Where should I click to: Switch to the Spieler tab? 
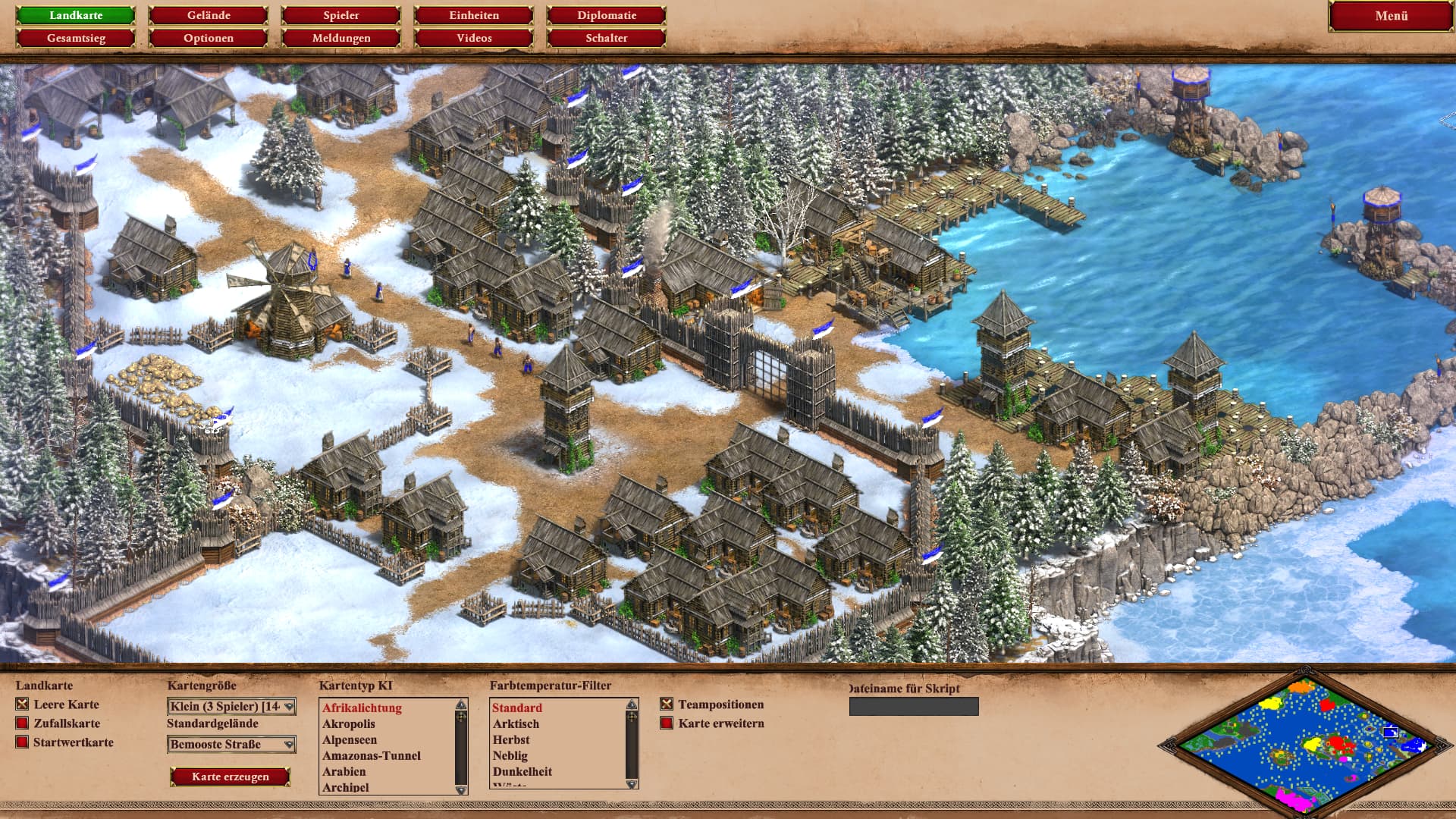(341, 15)
